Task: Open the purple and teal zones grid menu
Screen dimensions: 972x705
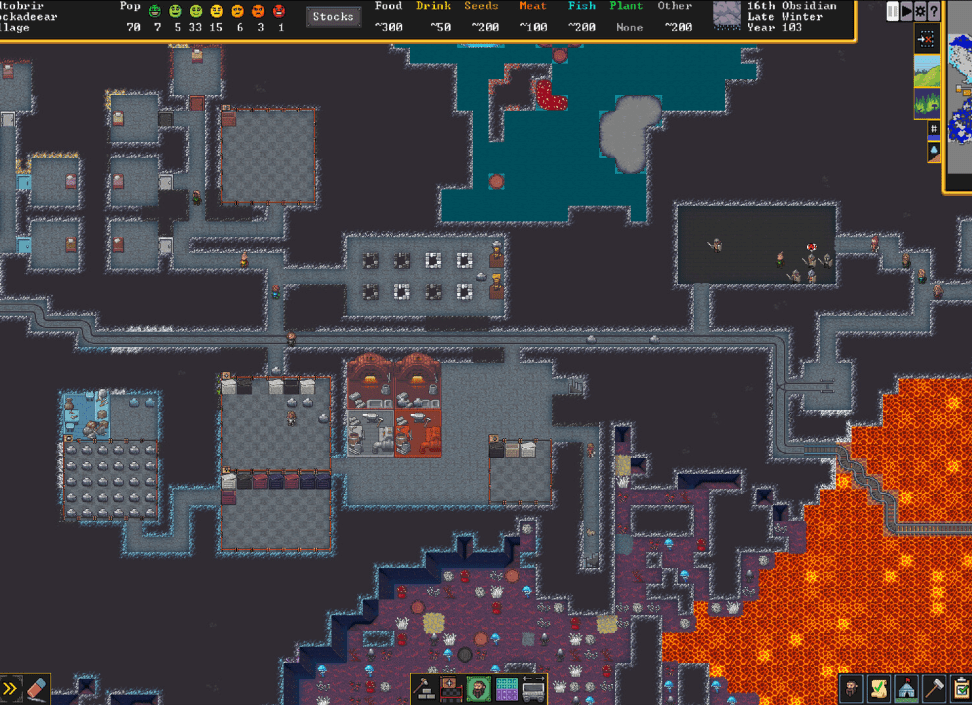Action: coord(507,688)
